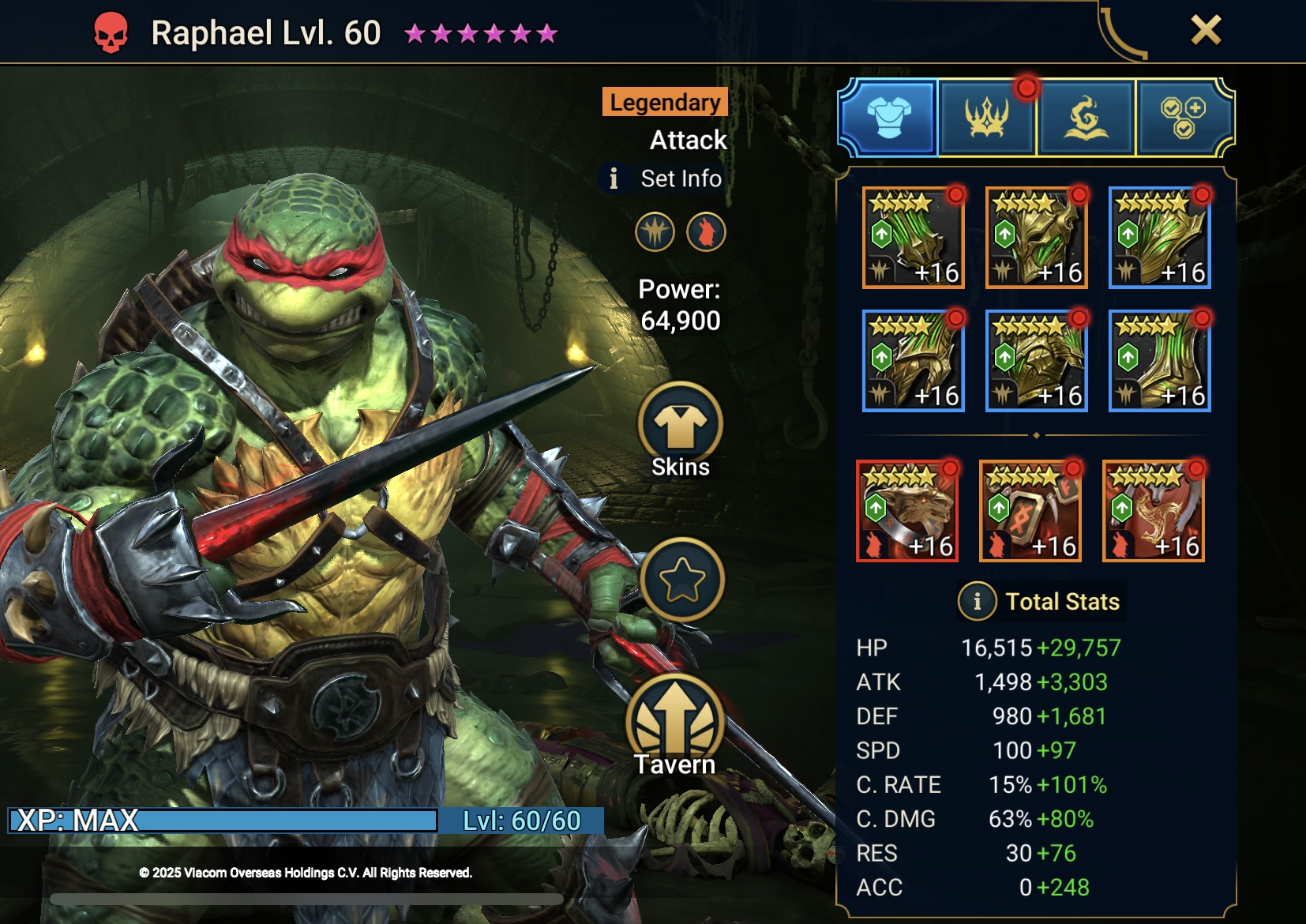Close the Raphael champion screen
Screen dimensions: 1306x924
click(x=1206, y=31)
